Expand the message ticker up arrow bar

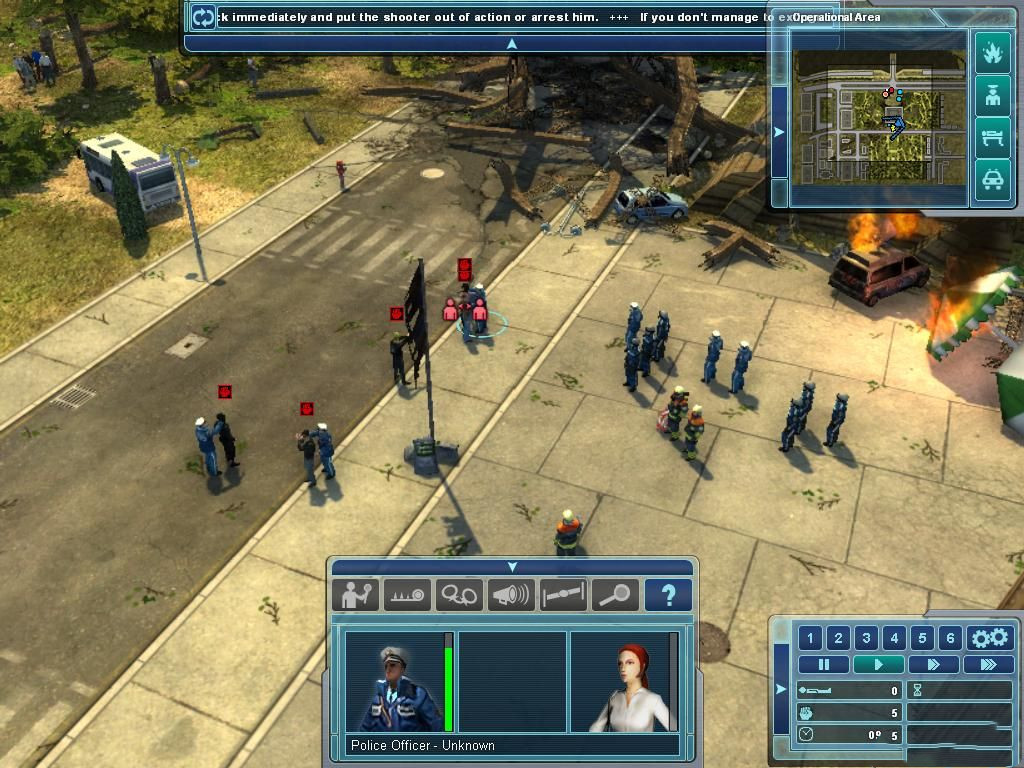point(511,43)
